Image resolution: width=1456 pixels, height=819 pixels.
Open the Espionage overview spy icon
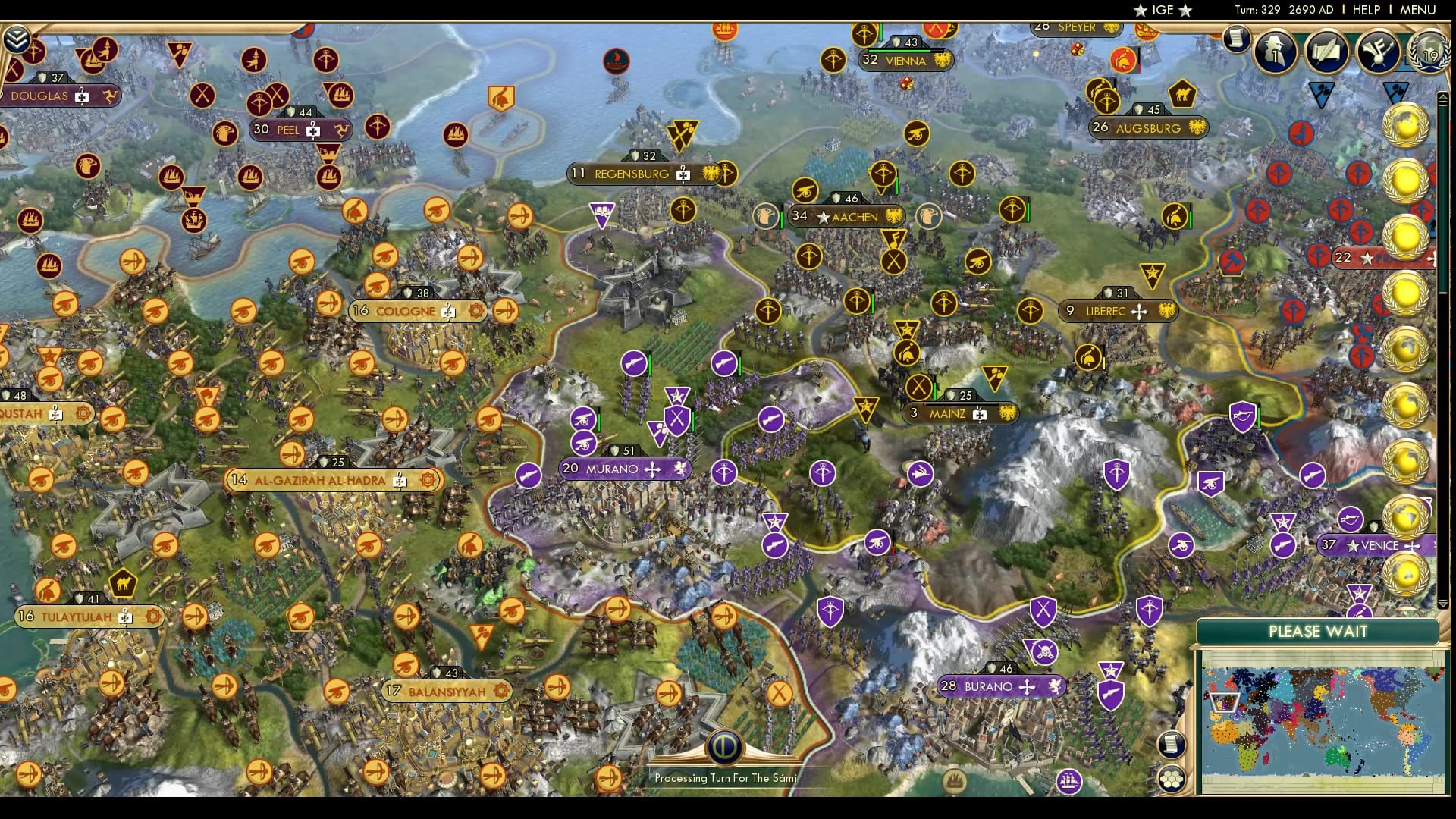(x=1275, y=53)
